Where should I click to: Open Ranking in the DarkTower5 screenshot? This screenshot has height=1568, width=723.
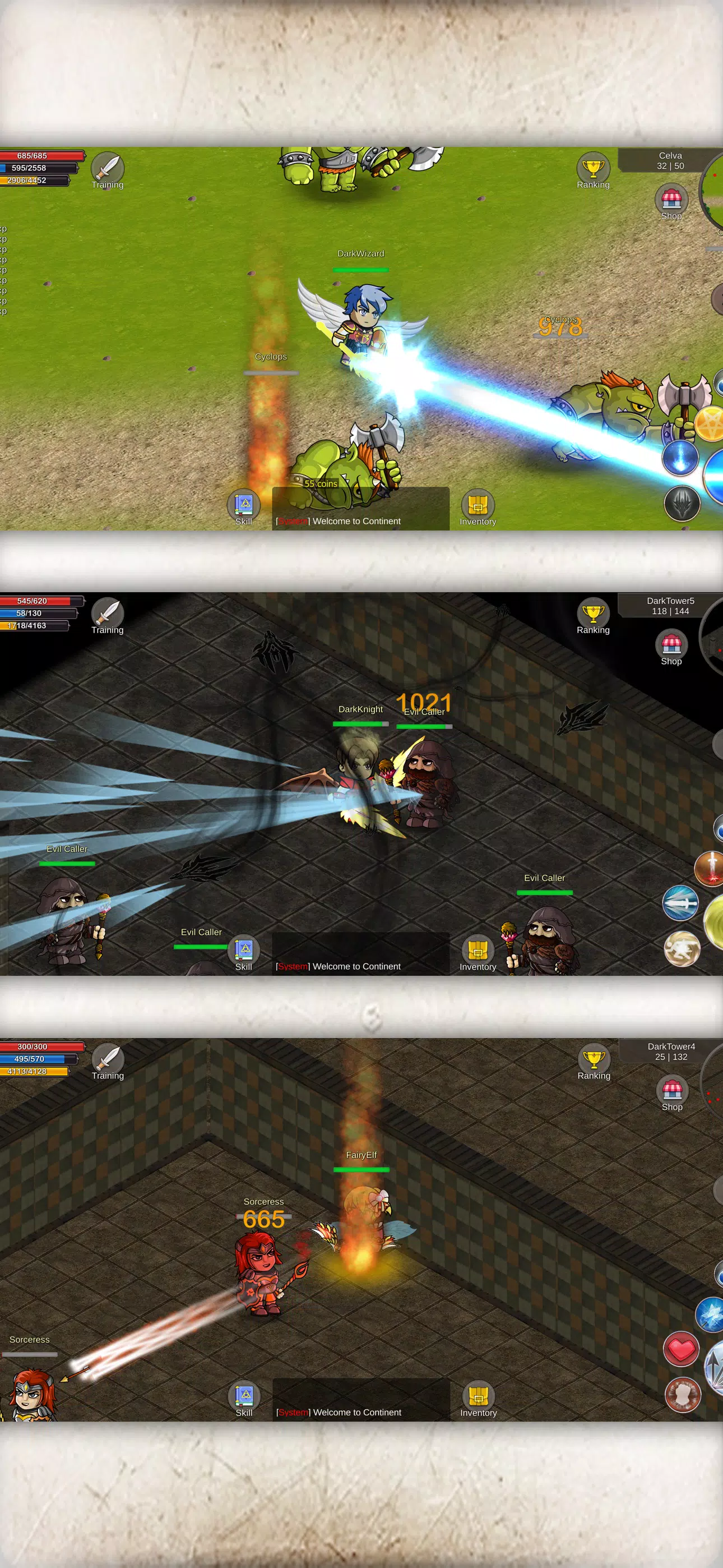593,614
